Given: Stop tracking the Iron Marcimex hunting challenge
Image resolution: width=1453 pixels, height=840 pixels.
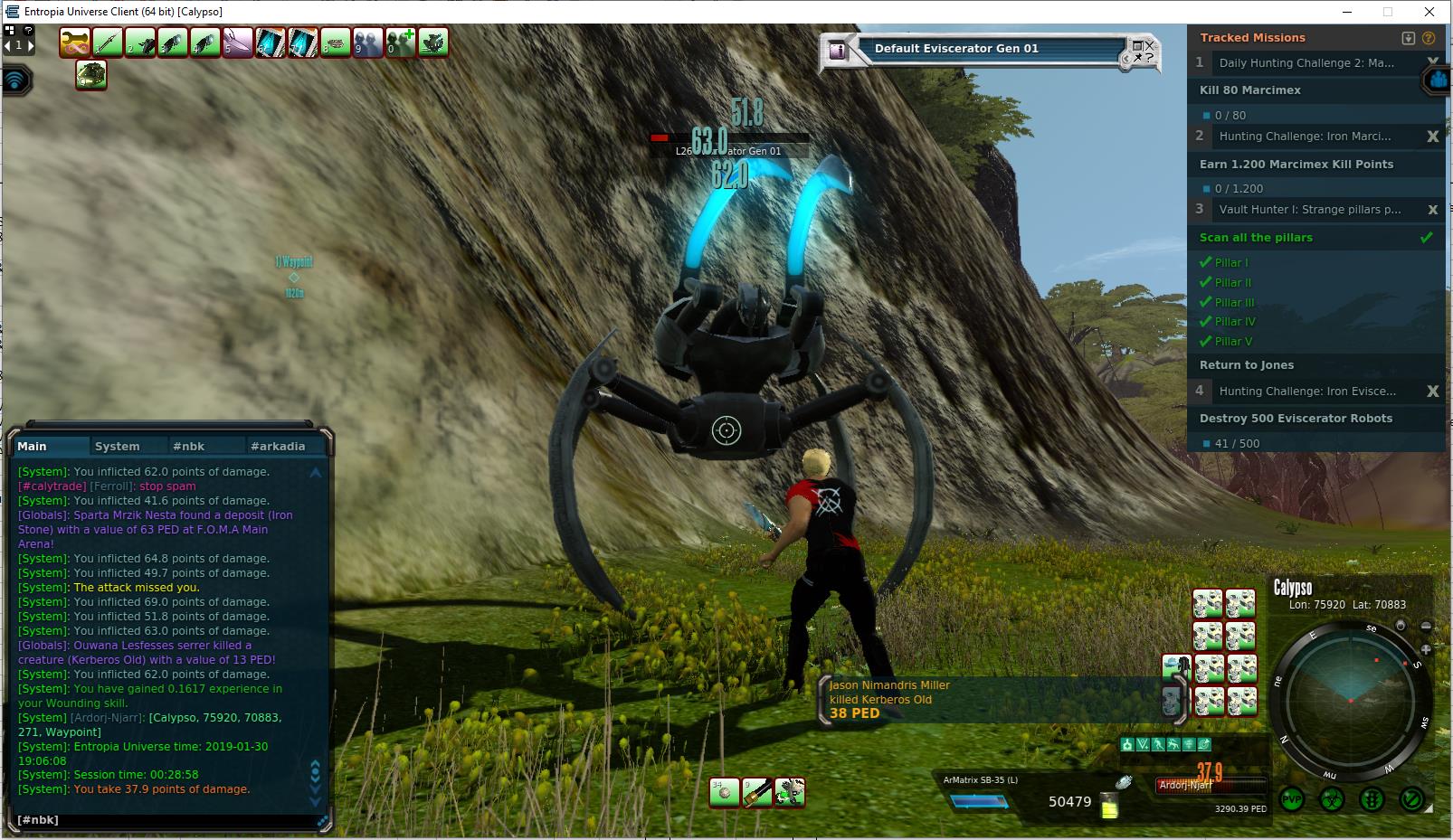Looking at the screenshot, I should pyautogui.click(x=1432, y=137).
